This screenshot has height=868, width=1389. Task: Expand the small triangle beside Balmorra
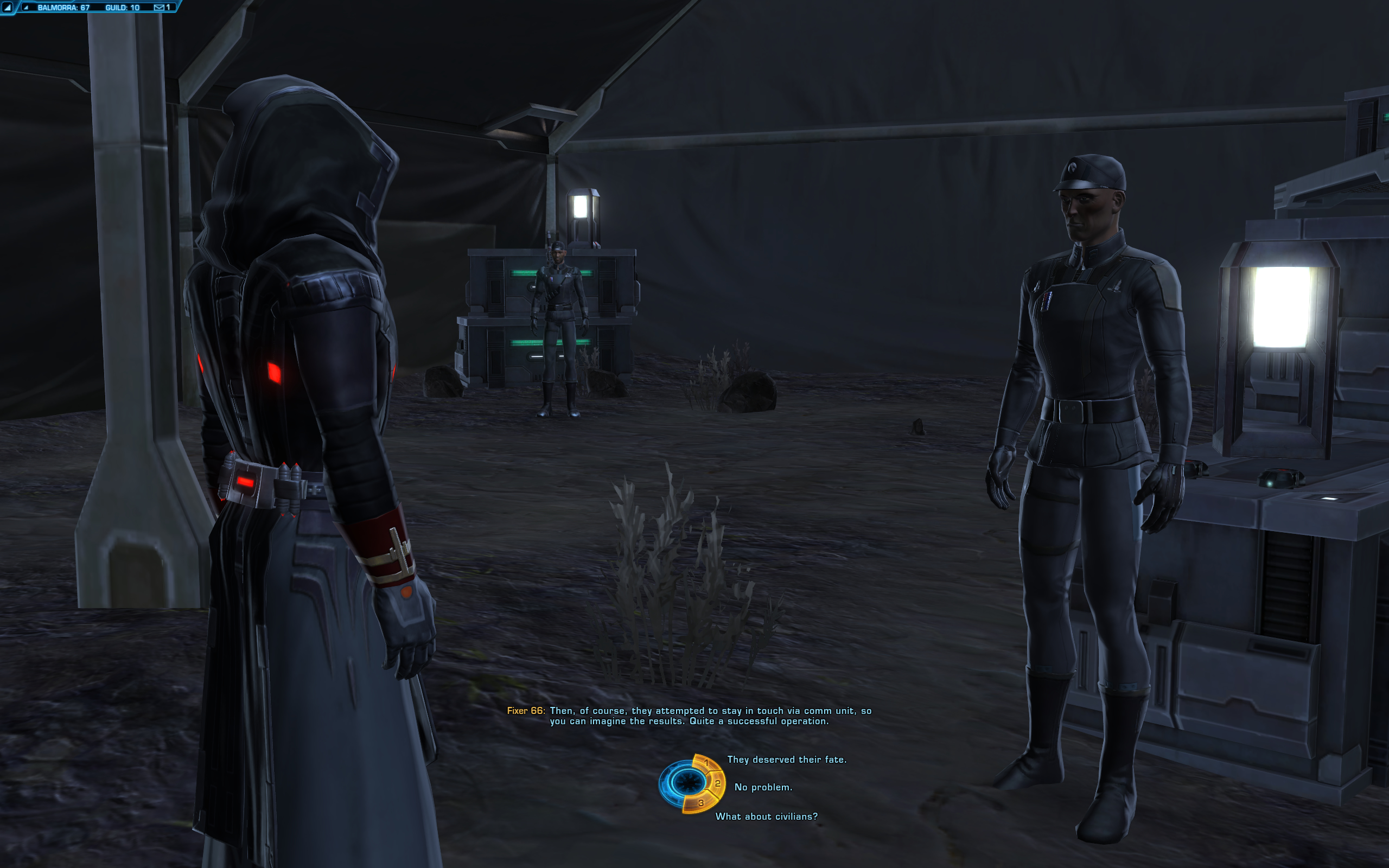pos(26,8)
